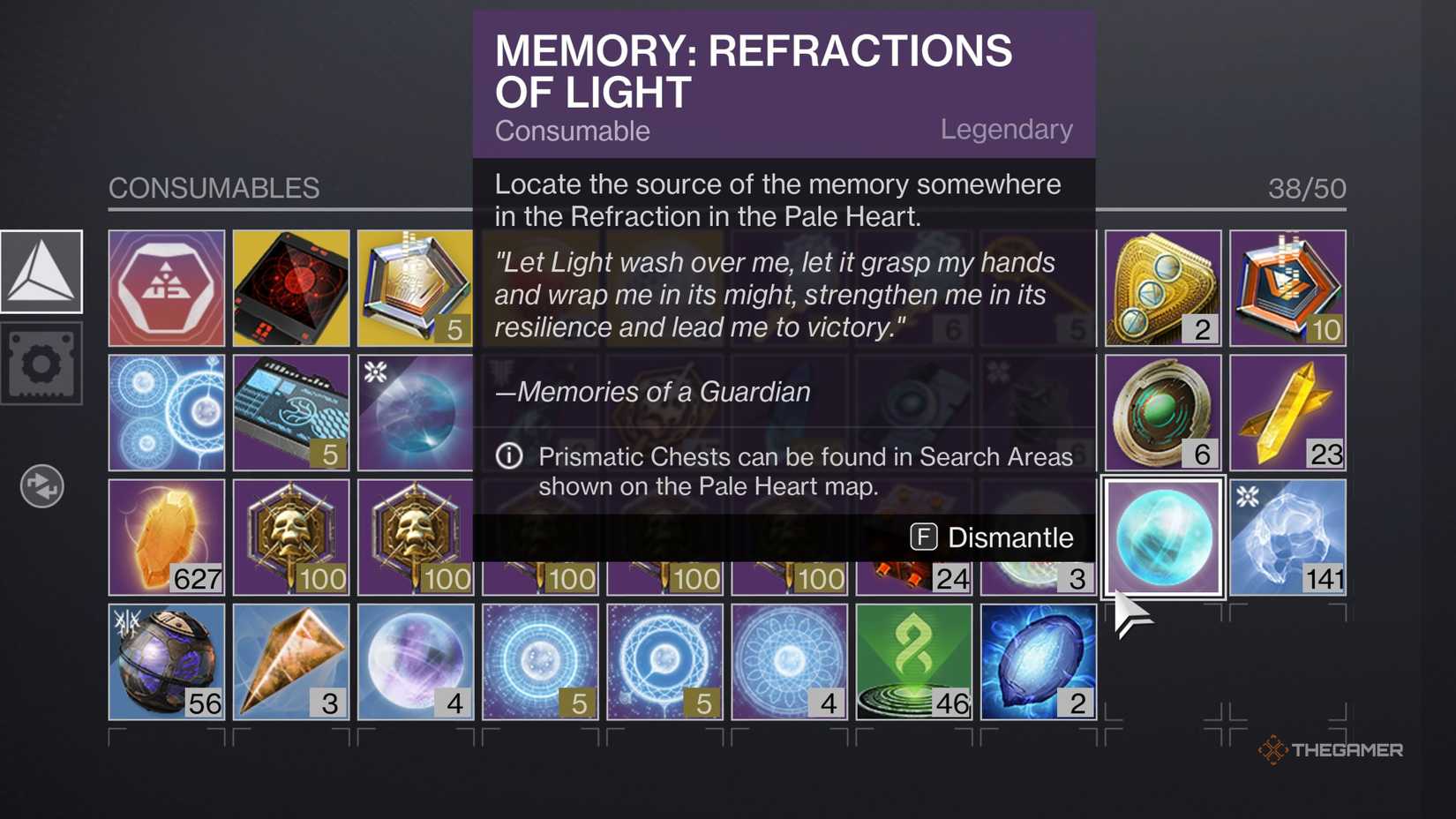The width and height of the screenshot is (1456, 819).
Task: Click the 38/50 inventory capacity counter
Action: pos(1304,188)
